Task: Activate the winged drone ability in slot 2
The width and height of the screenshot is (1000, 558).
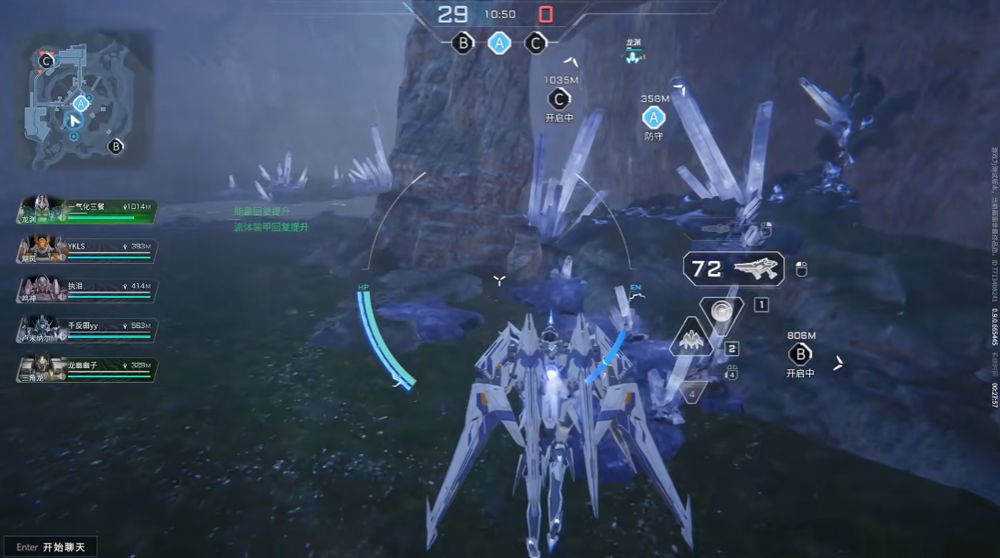Action: pyautogui.click(x=692, y=340)
